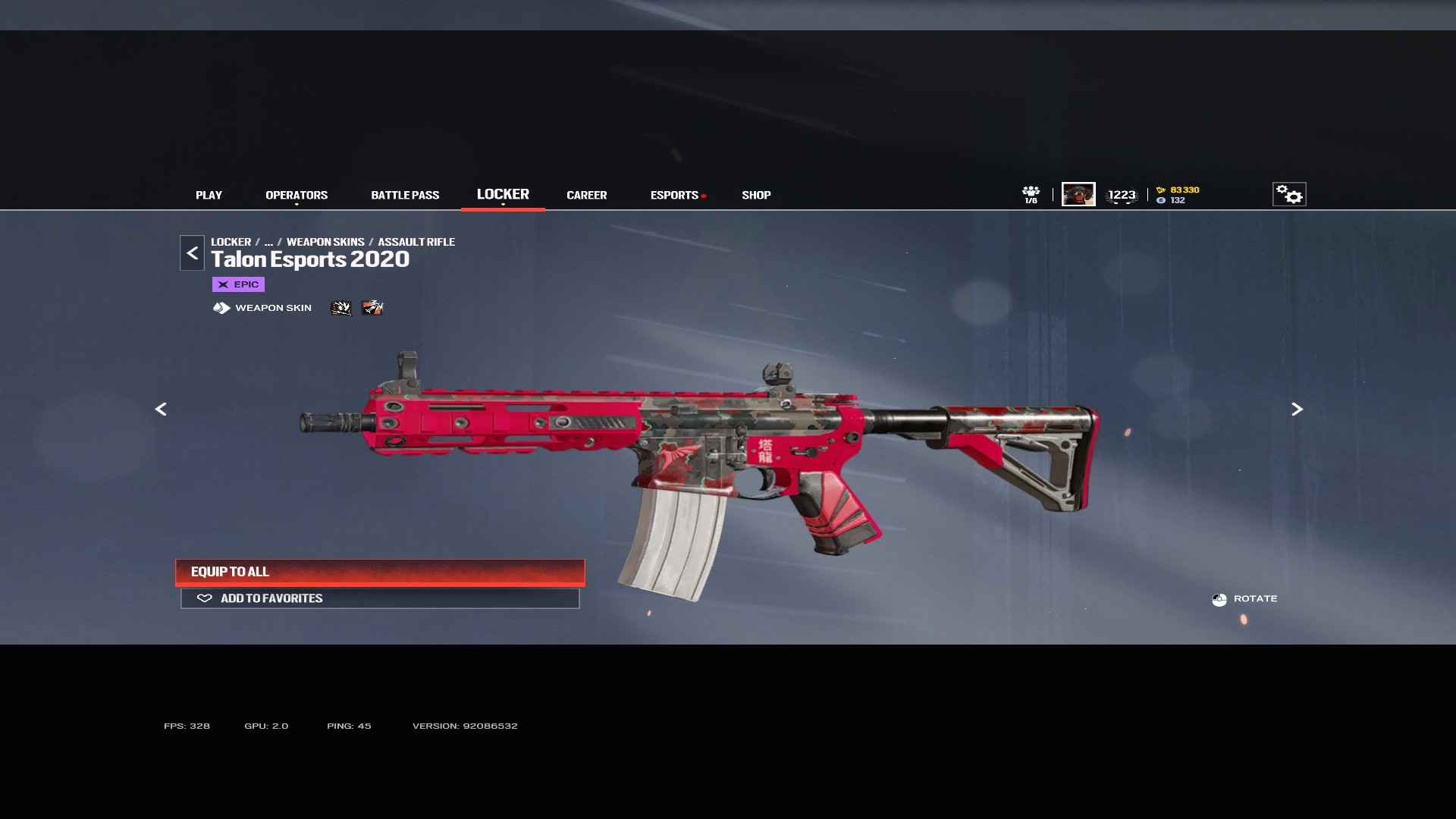Go to the Battle Pass tab

pyautogui.click(x=405, y=195)
